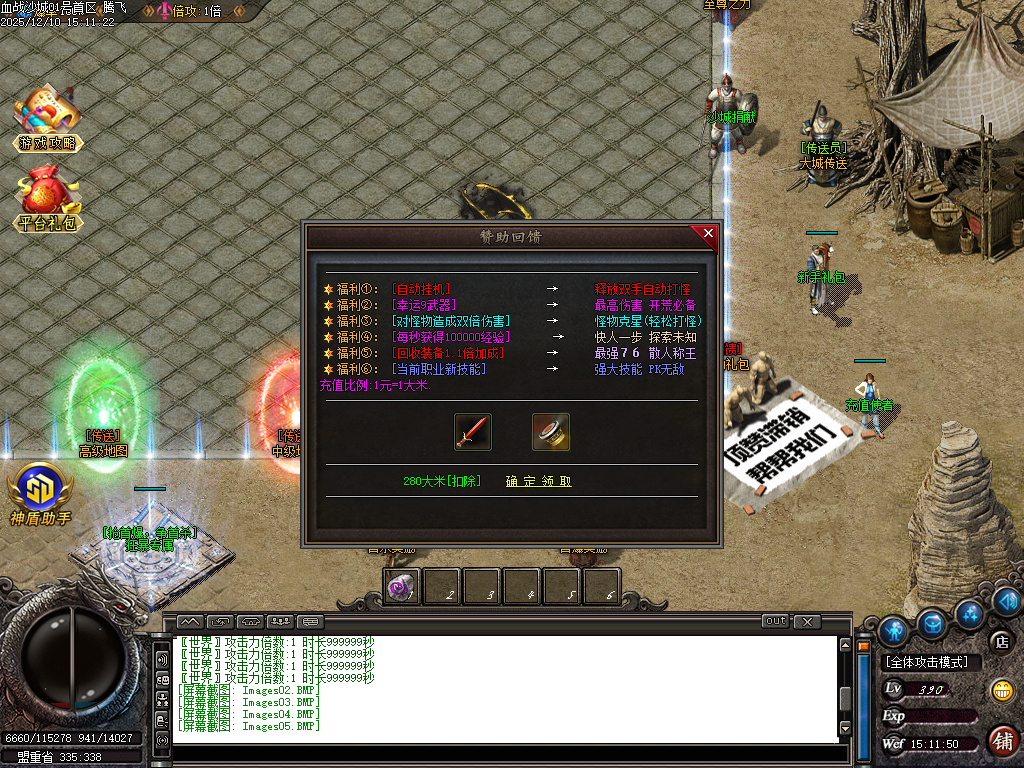Viewport: 1024px width, 768px height.
Task: Open the 店 shop round button
Action: [1000, 641]
